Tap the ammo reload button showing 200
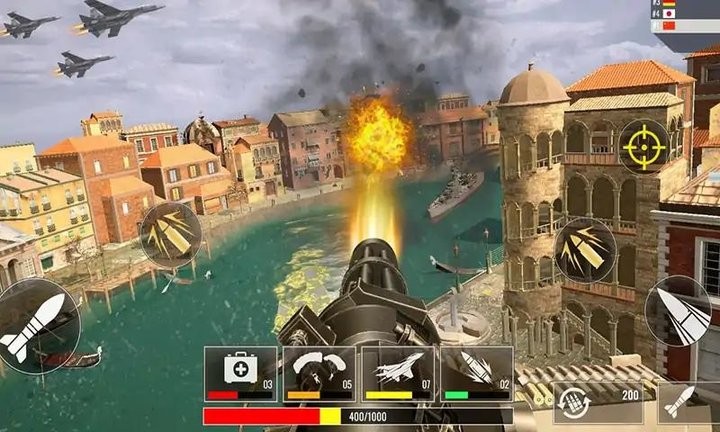This screenshot has width=720, height=432. tap(598, 398)
